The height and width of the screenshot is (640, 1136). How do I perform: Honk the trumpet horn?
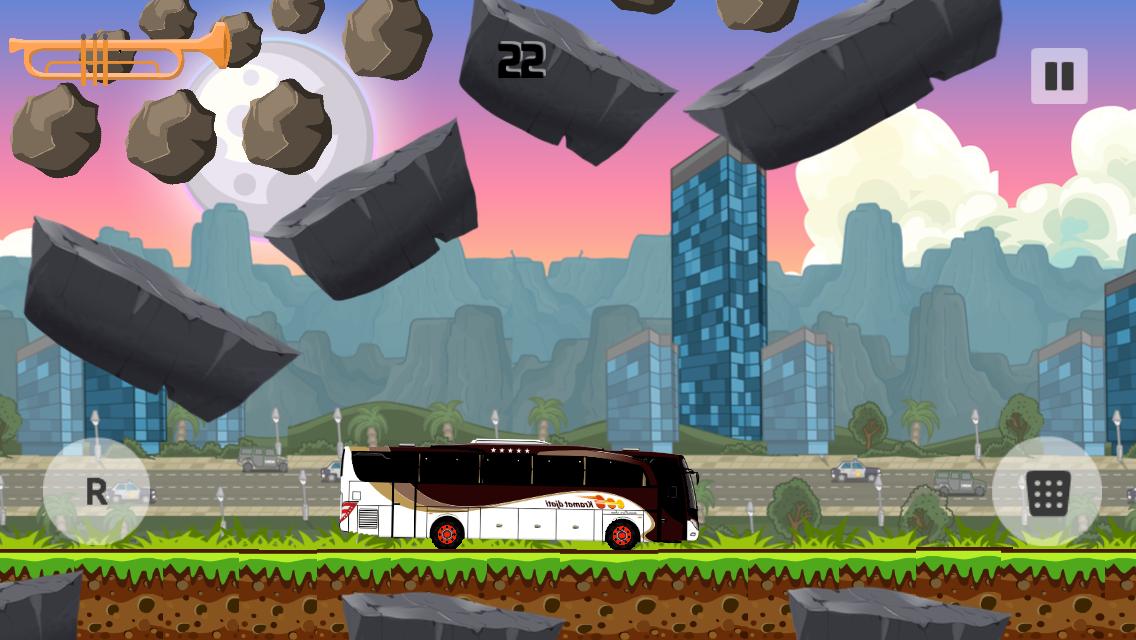(118, 54)
